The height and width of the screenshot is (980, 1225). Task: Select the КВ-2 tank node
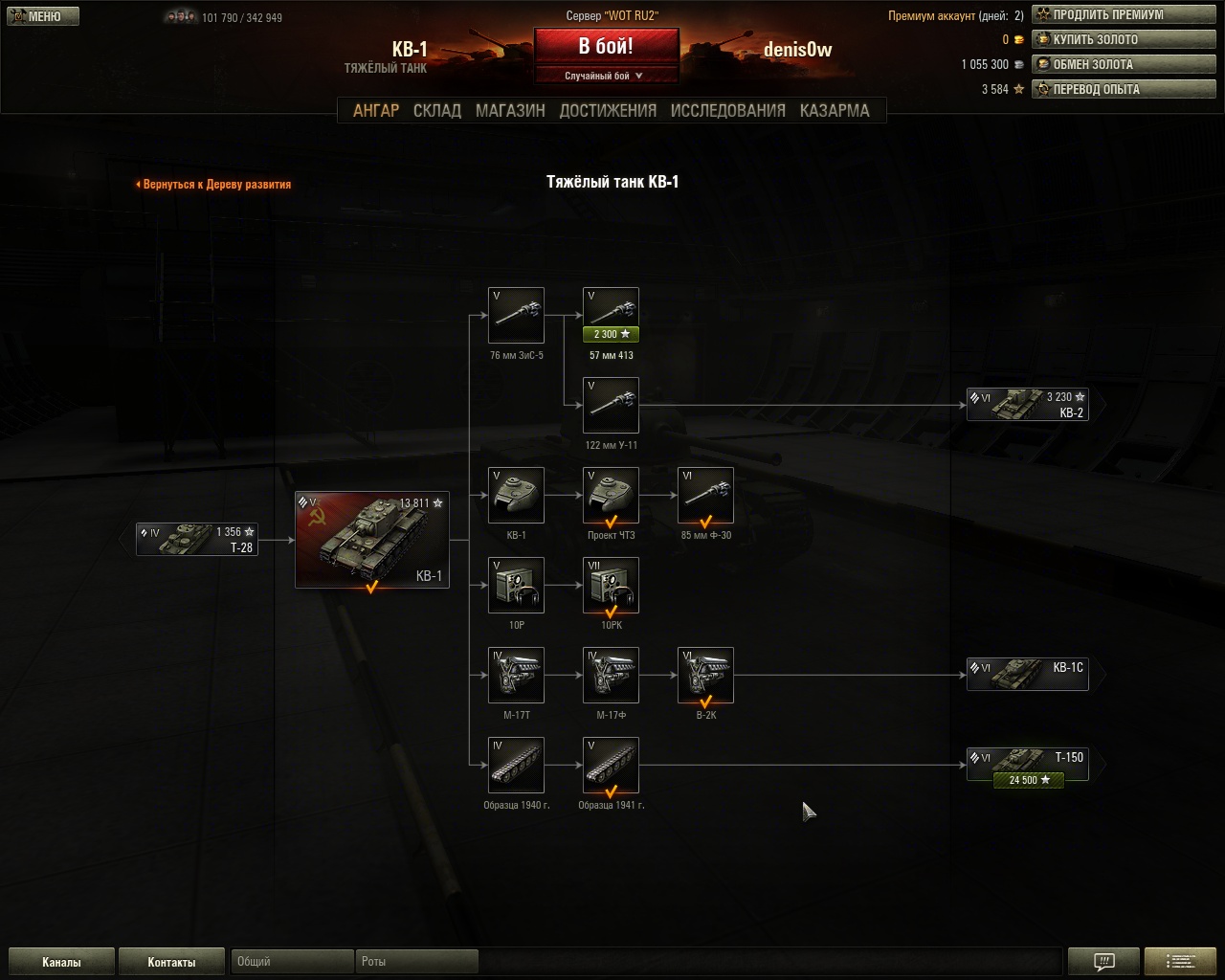click(1027, 405)
